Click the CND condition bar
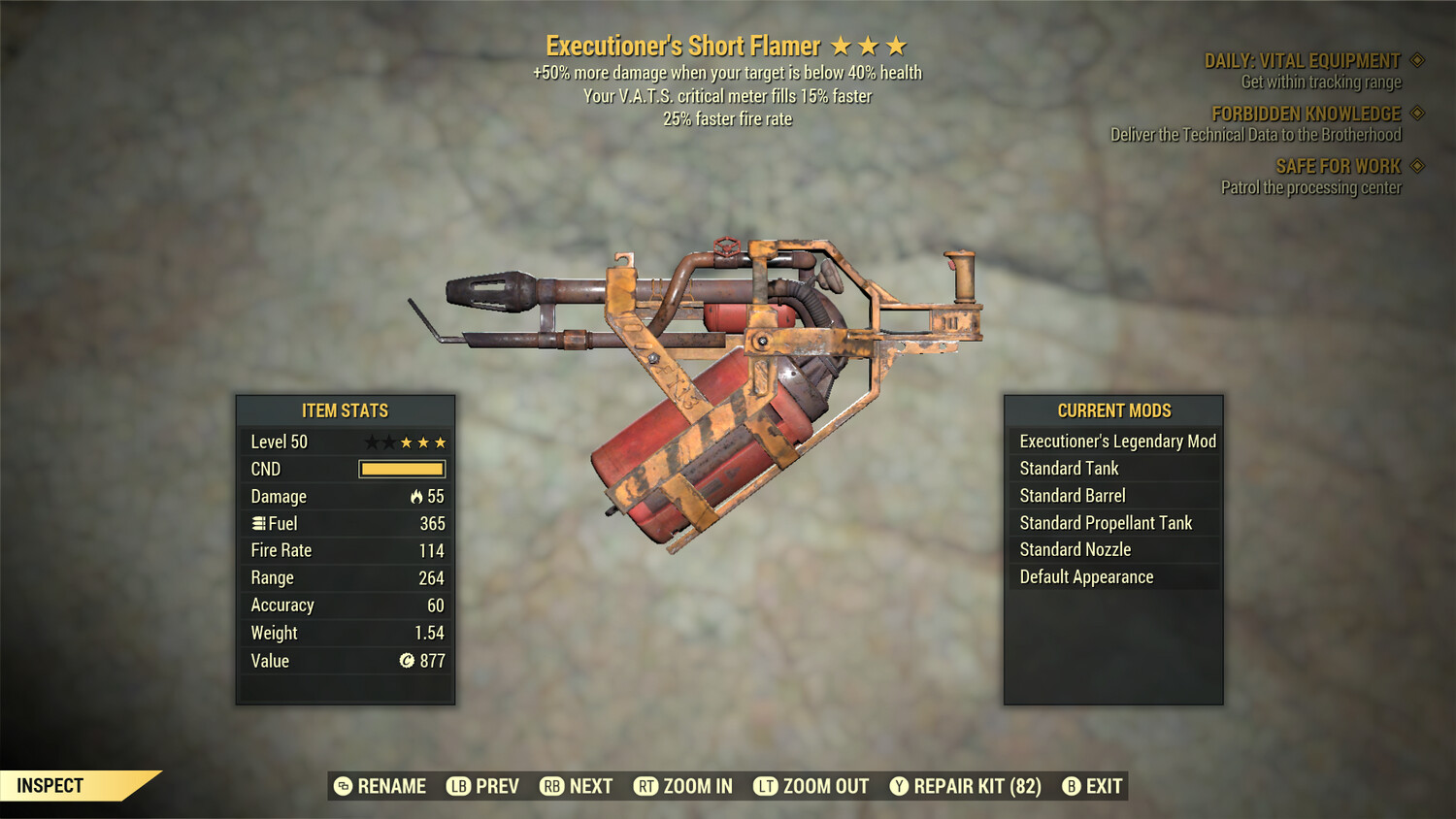Screen dimensions: 1456x819 click(401, 469)
